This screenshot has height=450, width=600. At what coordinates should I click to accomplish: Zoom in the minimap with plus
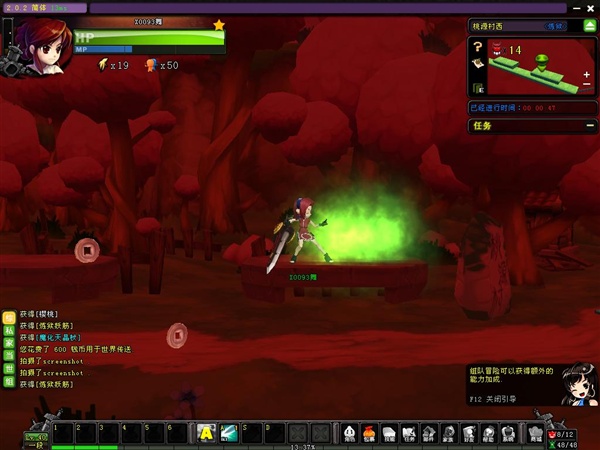586,73
